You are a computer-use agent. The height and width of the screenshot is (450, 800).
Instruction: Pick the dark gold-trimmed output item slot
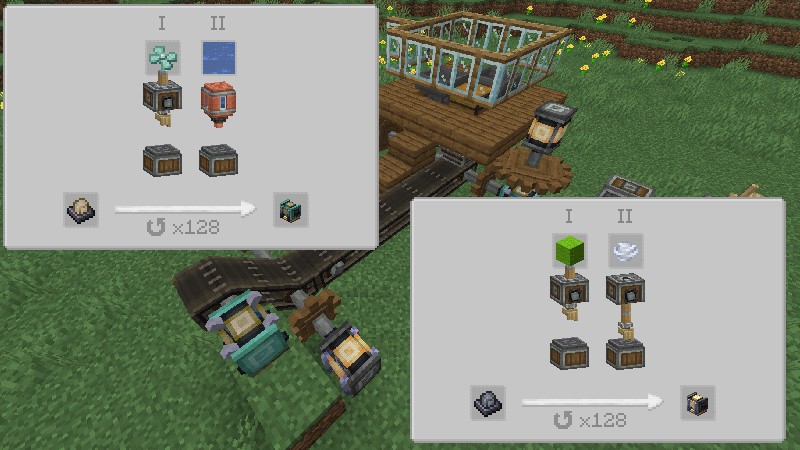[x=697, y=403]
